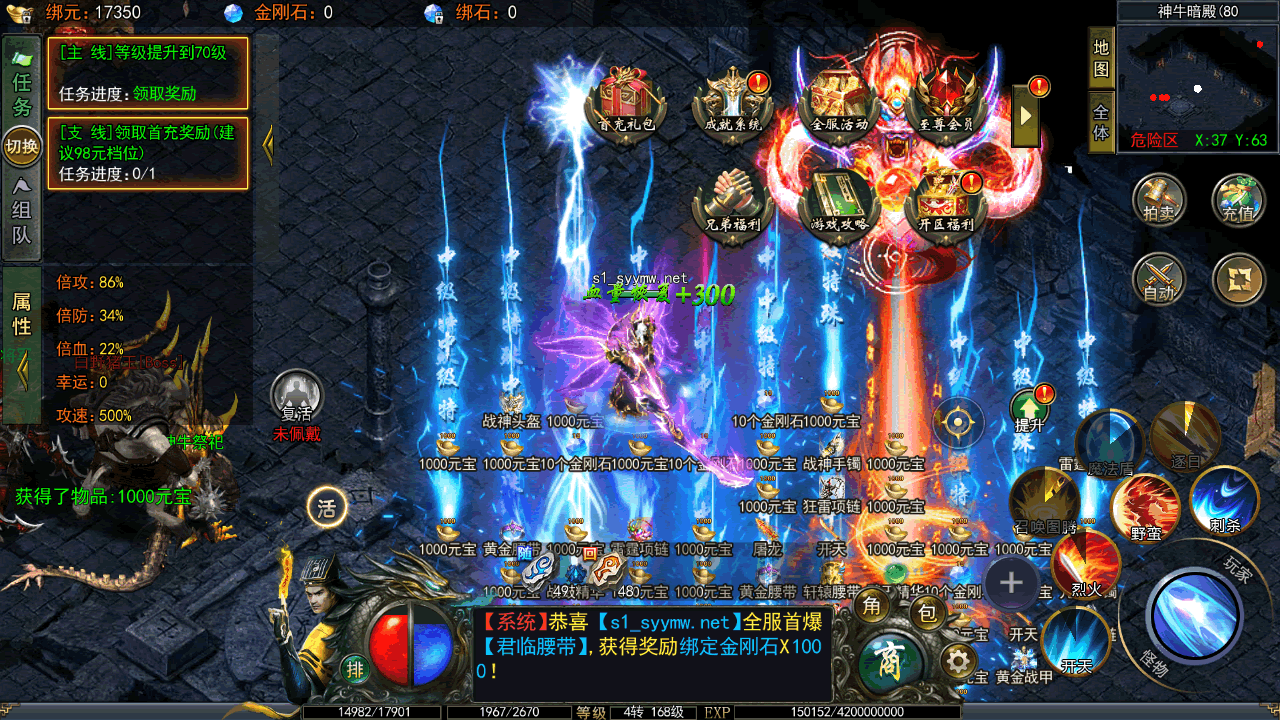Use the 野蛮 charge skill
Screen dimensions: 1280x720
coord(1145,508)
